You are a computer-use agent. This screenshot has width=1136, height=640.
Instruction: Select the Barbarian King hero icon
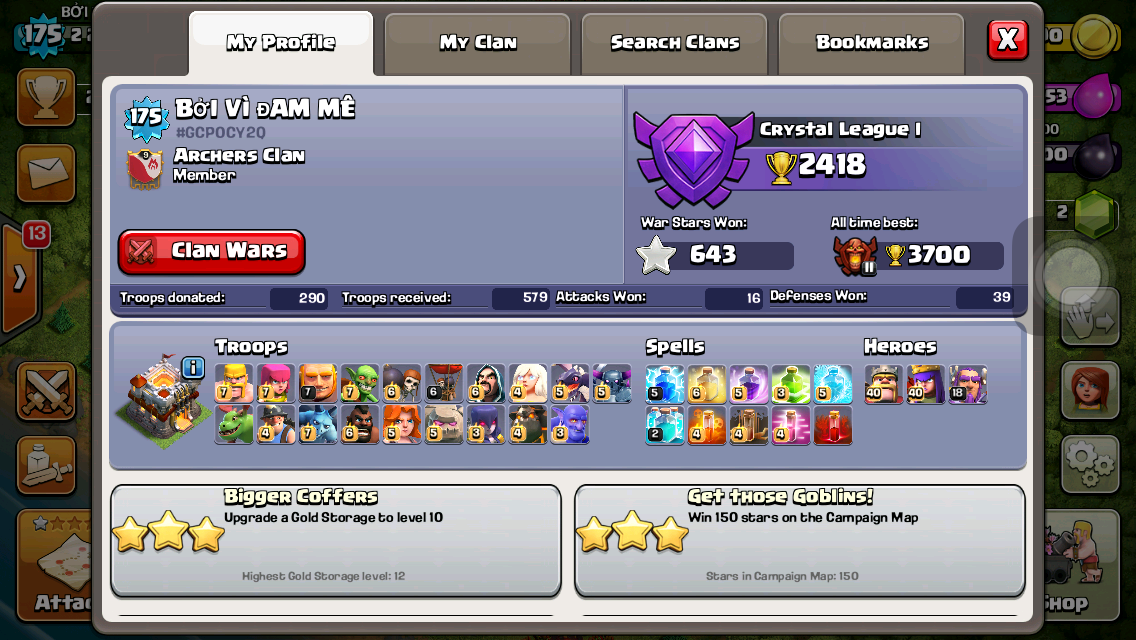pos(883,384)
